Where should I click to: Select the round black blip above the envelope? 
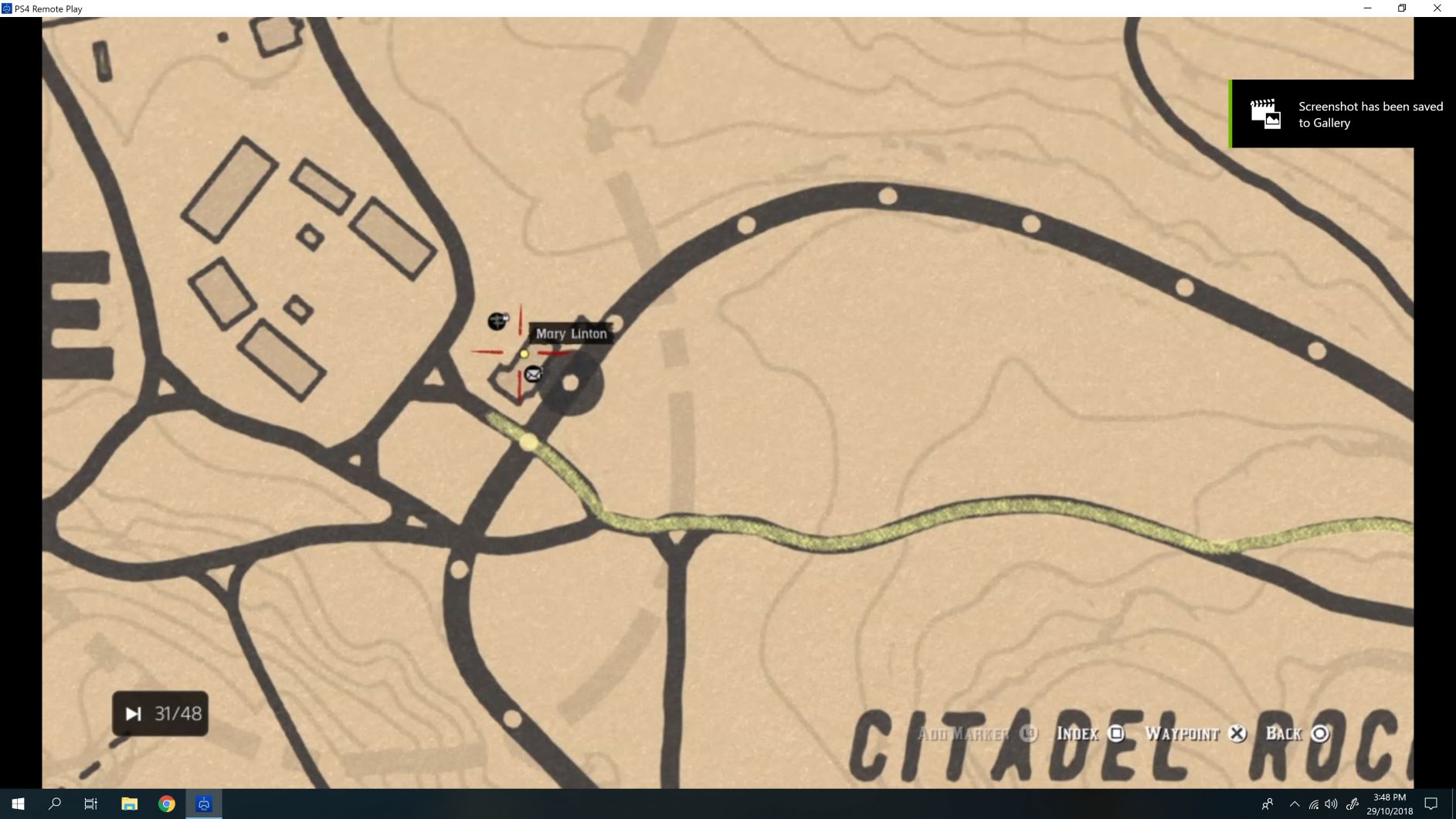tap(497, 321)
